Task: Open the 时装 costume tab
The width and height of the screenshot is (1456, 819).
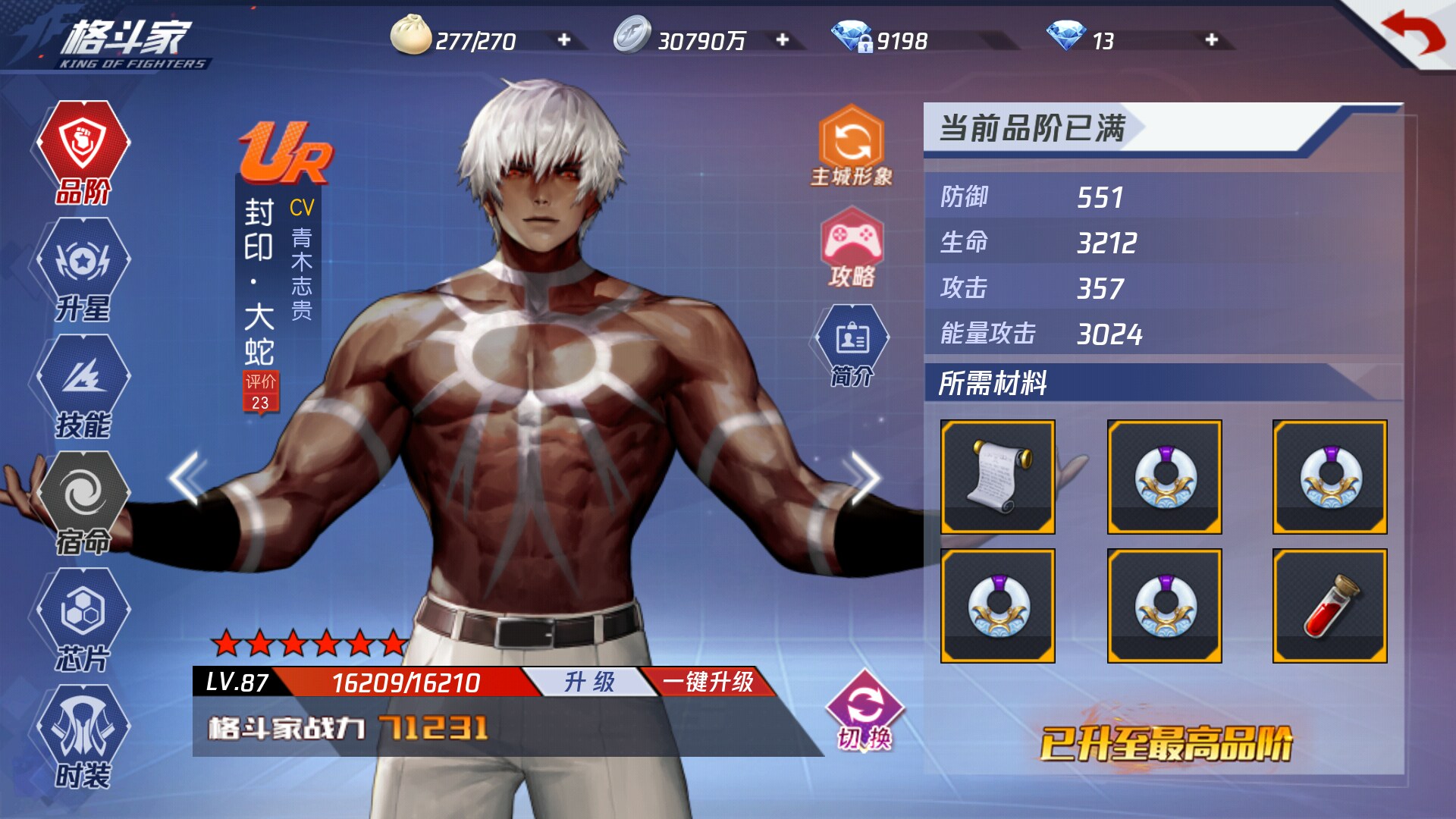Action: (83, 737)
